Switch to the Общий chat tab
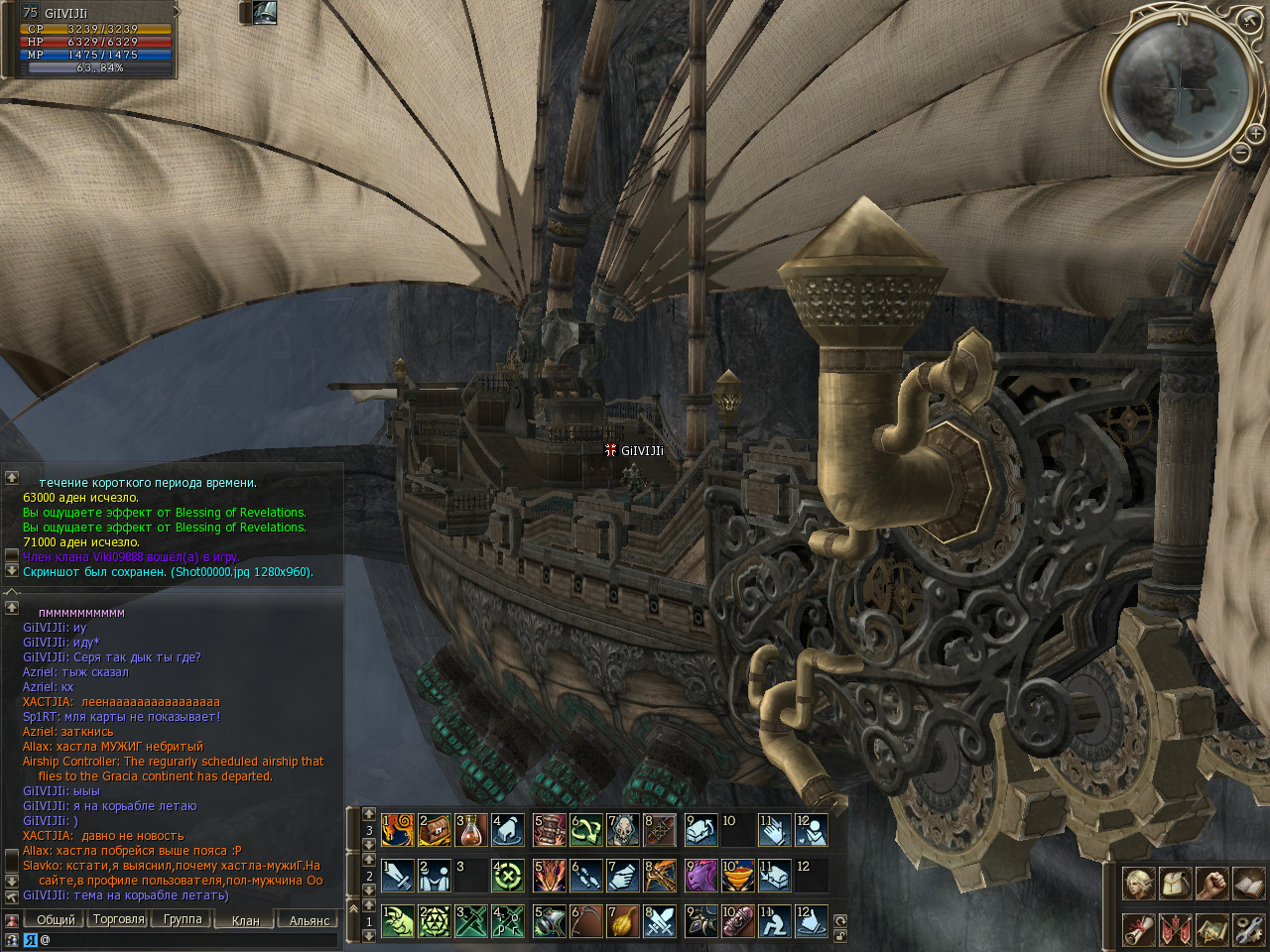 55,919
